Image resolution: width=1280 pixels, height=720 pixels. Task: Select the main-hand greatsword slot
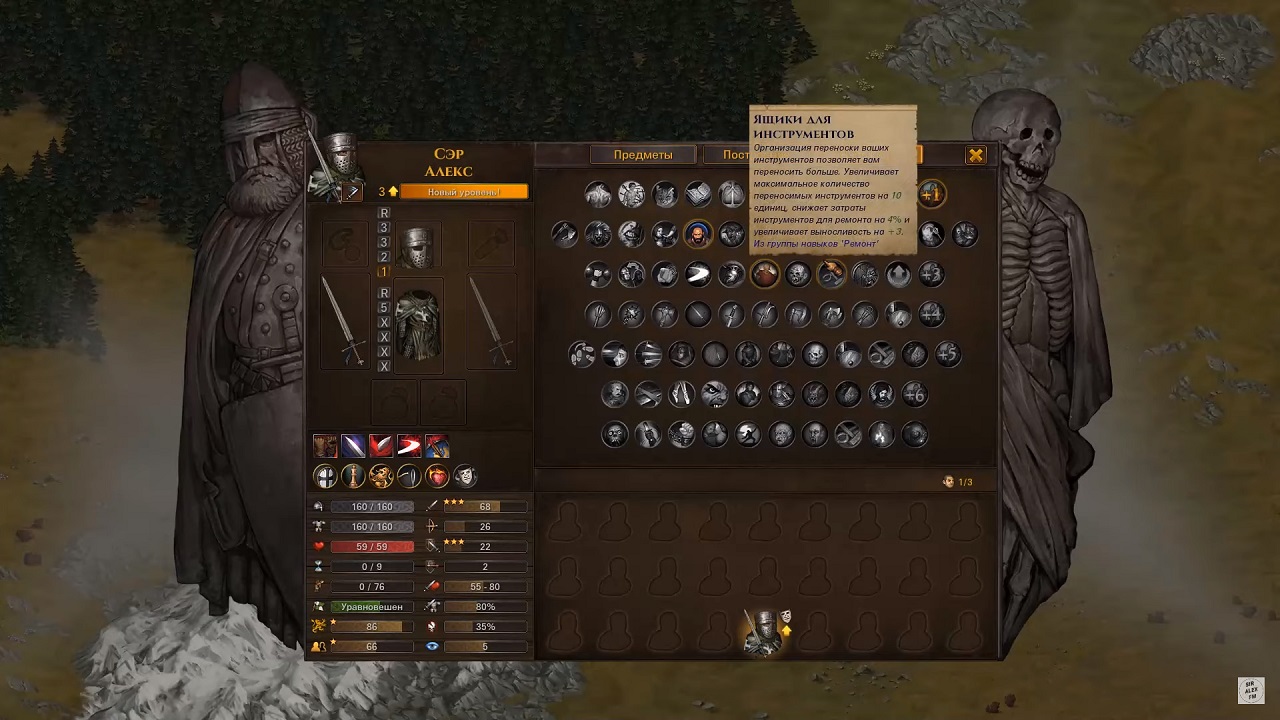(344, 322)
